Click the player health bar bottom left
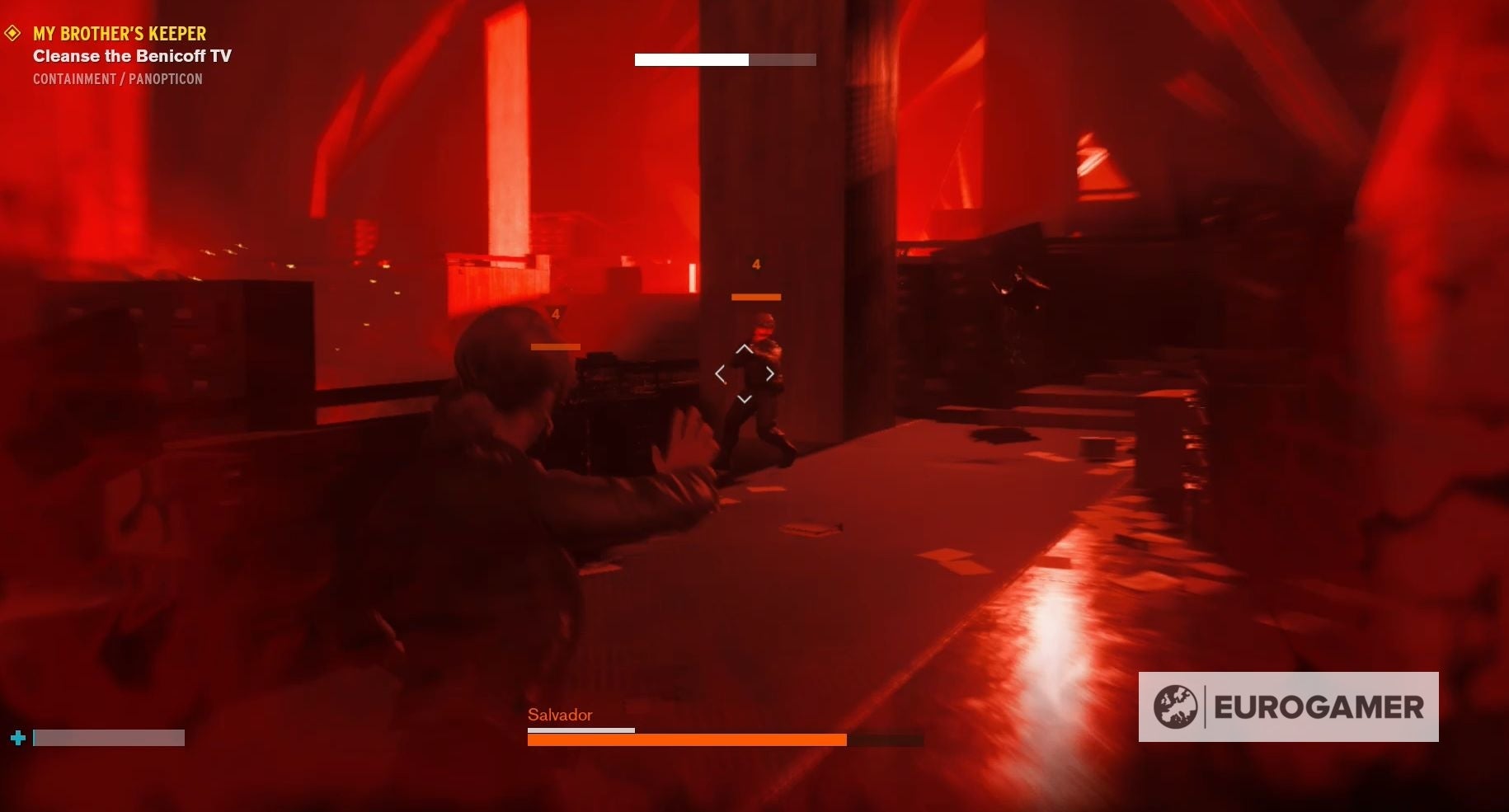1509x812 pixels. click(x=109, y=738)
